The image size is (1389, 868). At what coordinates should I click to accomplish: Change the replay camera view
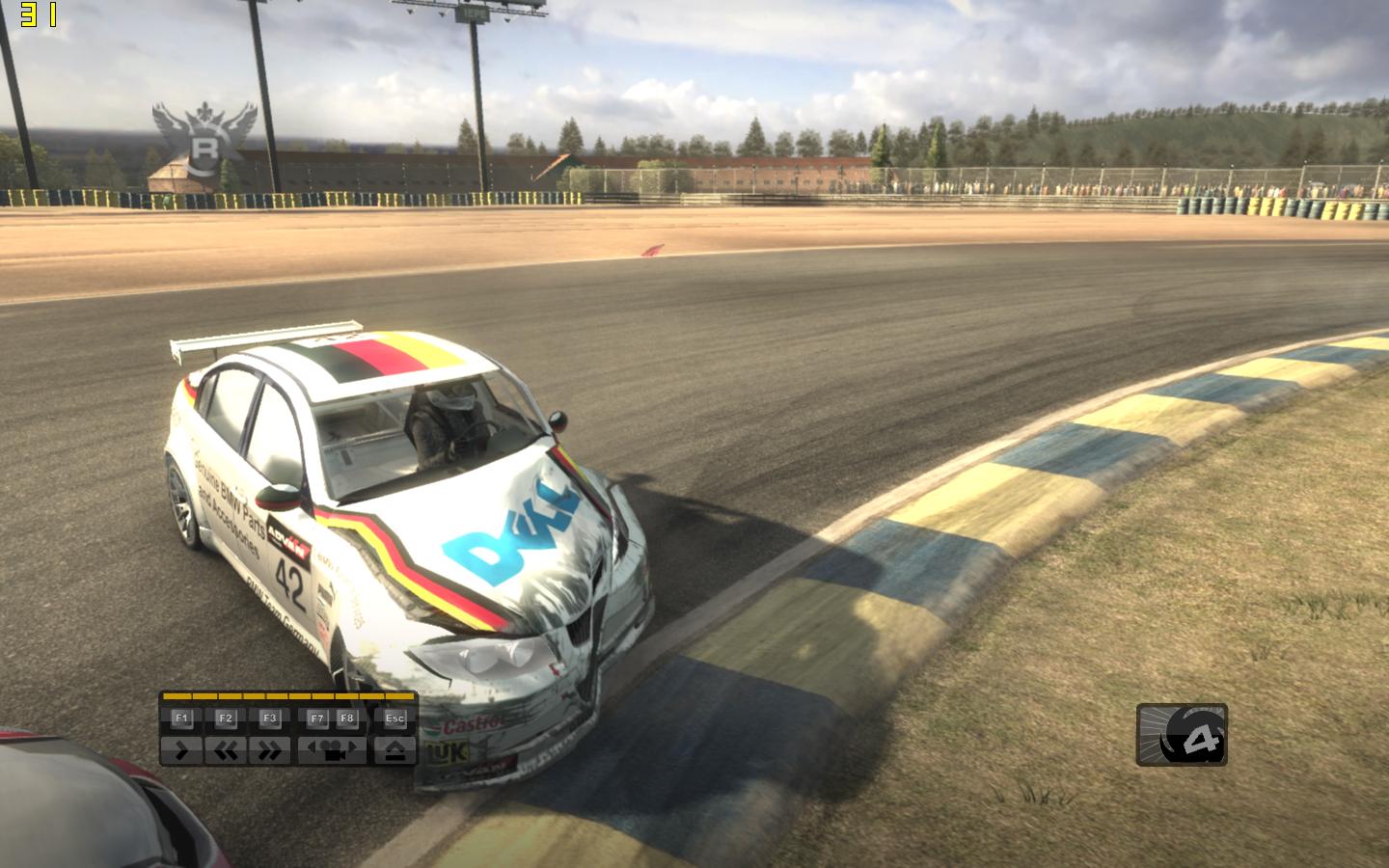coord(333,750)
